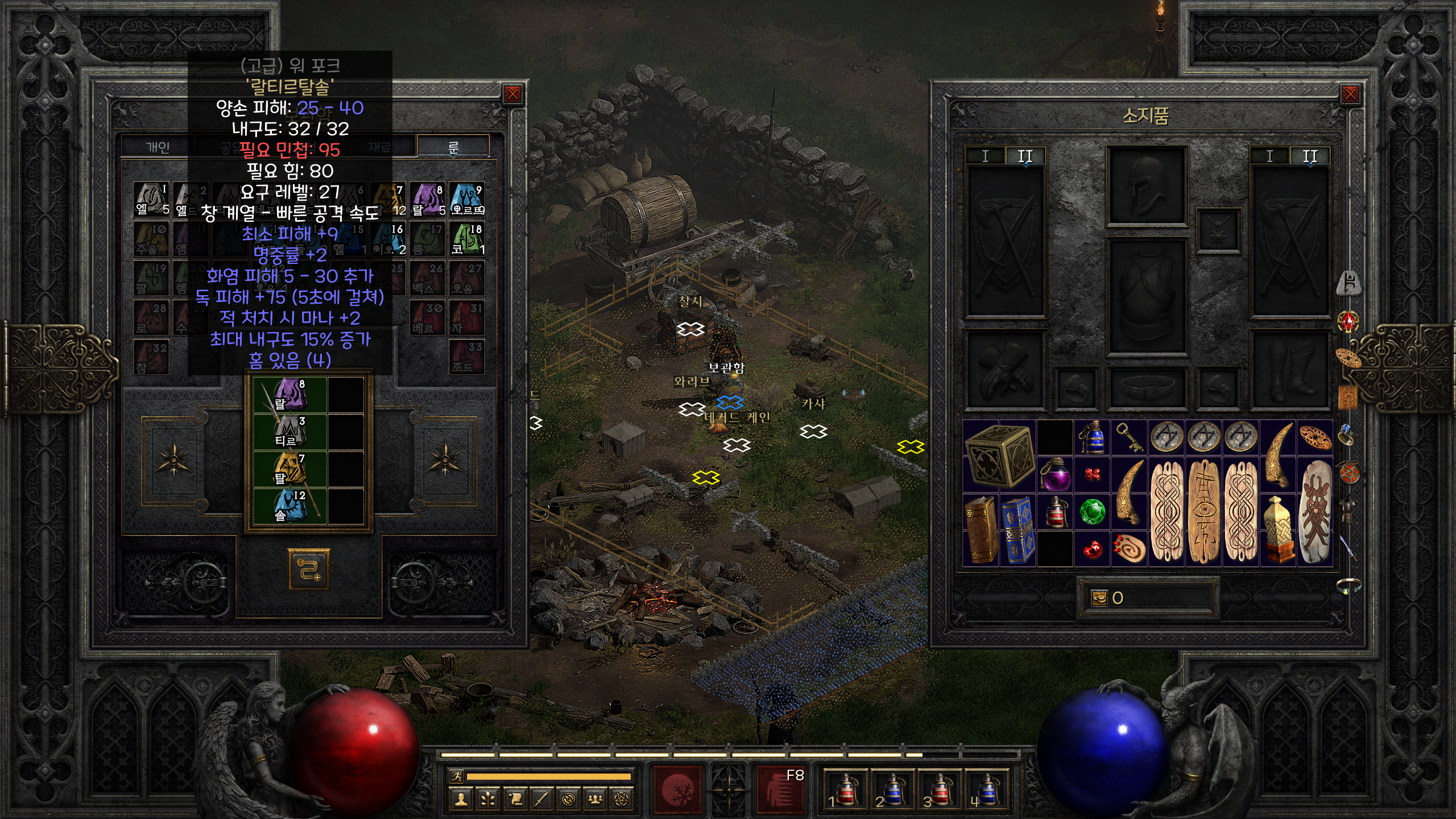
Task: Open the 재료 stash tab
Action: click(379, 148)
